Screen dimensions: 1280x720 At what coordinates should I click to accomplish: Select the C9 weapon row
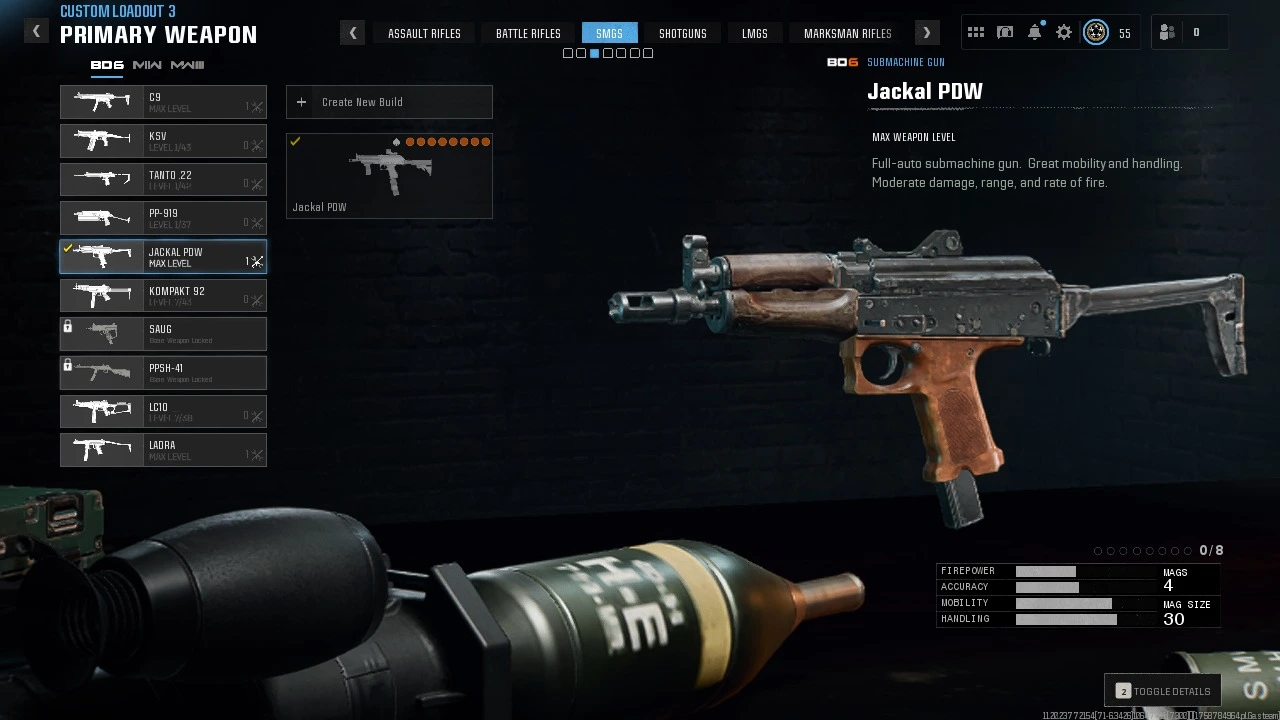163,102
